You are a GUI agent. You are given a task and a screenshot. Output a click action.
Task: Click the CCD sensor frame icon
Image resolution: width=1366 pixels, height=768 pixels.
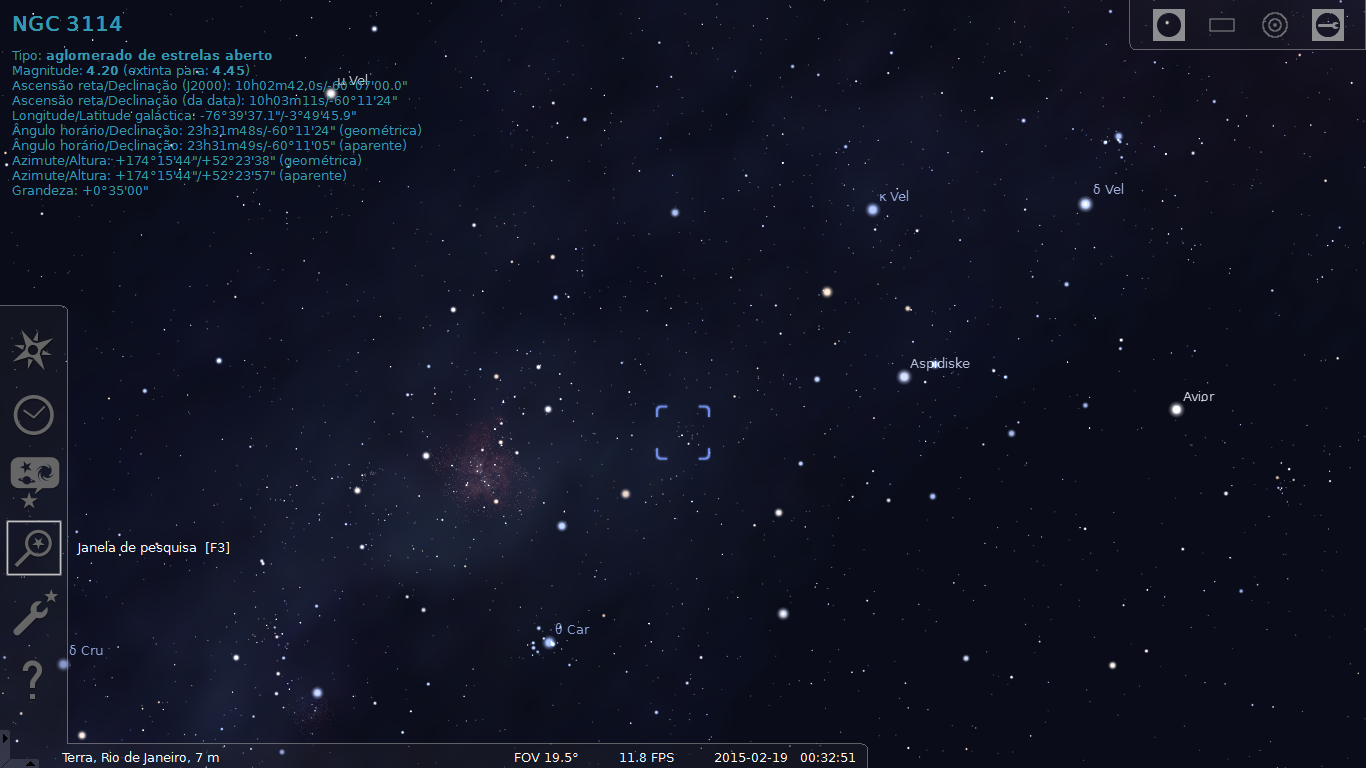[1221, 25]
